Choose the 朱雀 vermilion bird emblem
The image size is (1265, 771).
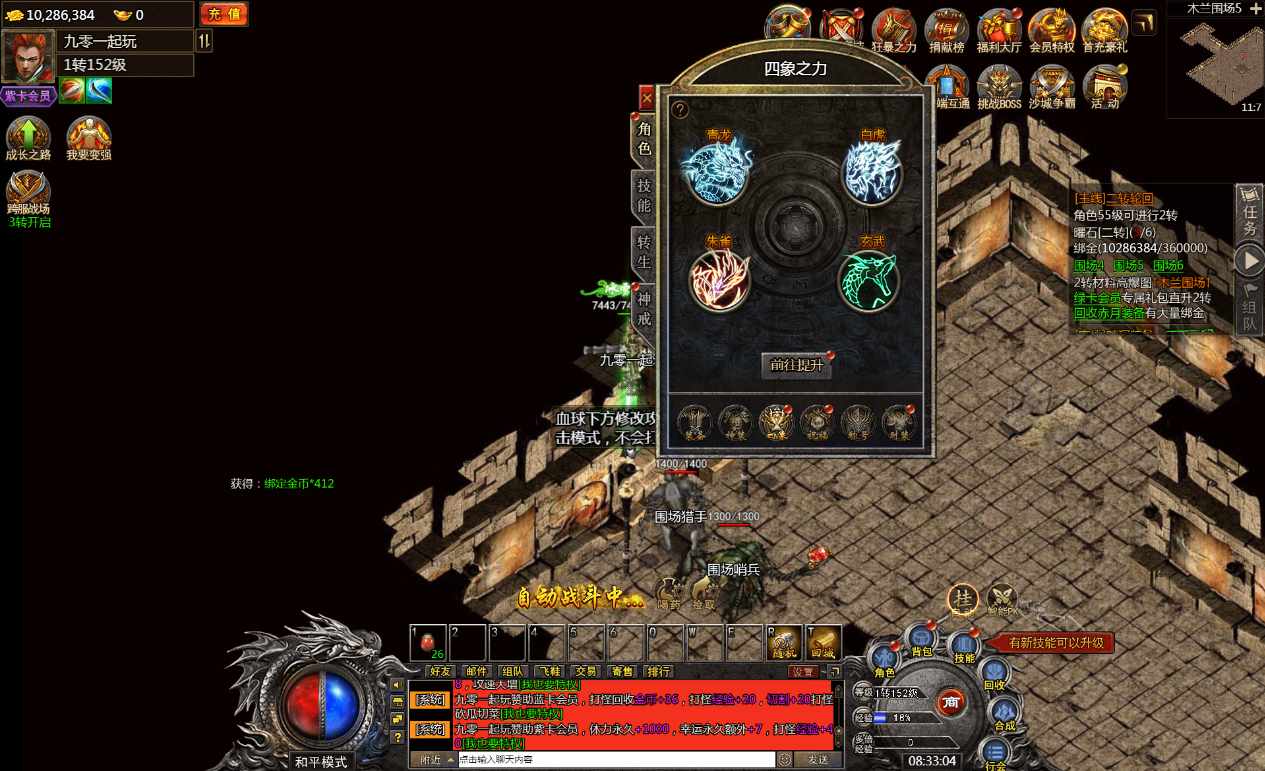(720, 279)
